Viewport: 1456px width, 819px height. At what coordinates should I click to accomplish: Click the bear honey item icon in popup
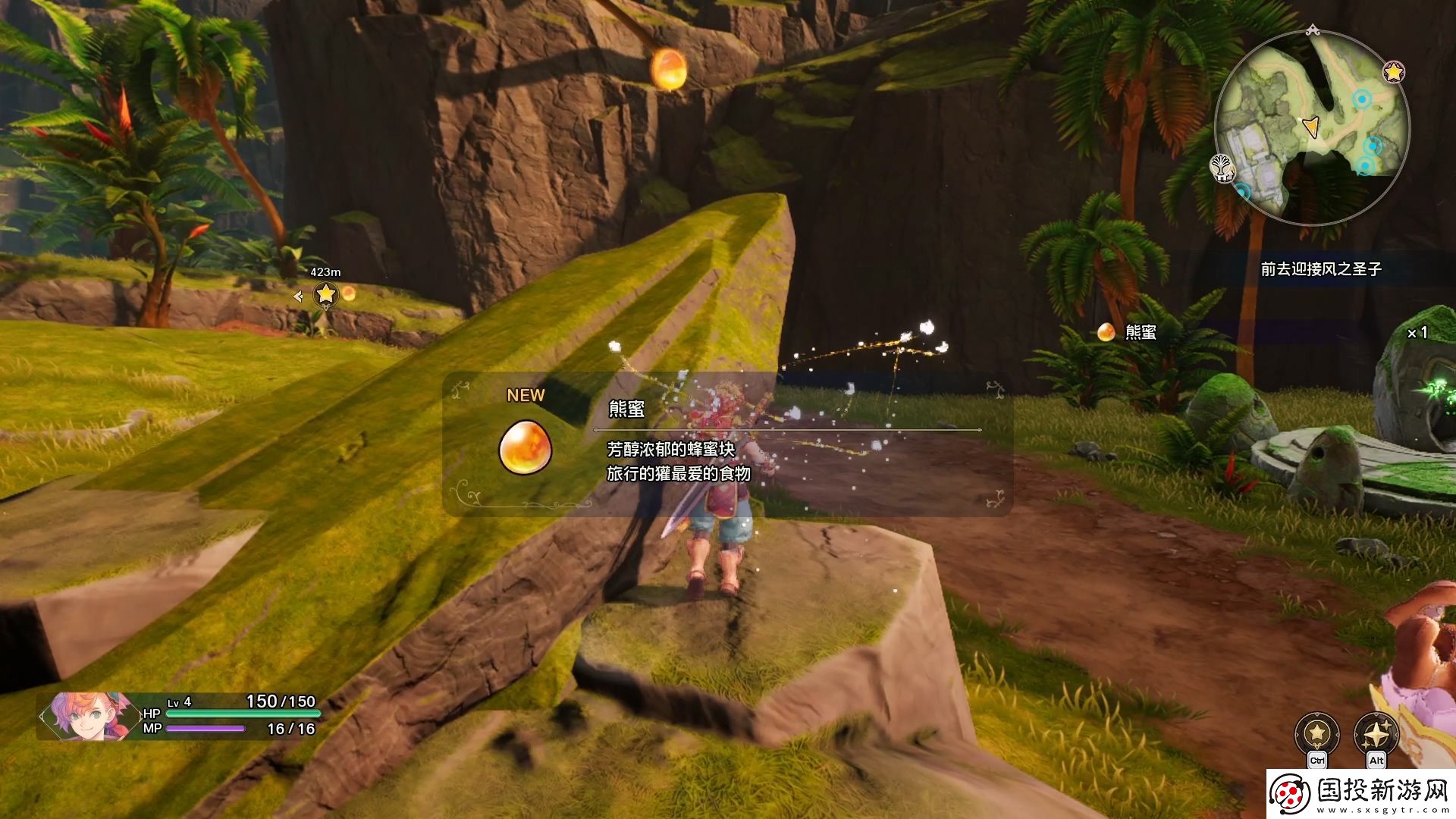pos(525,447)
